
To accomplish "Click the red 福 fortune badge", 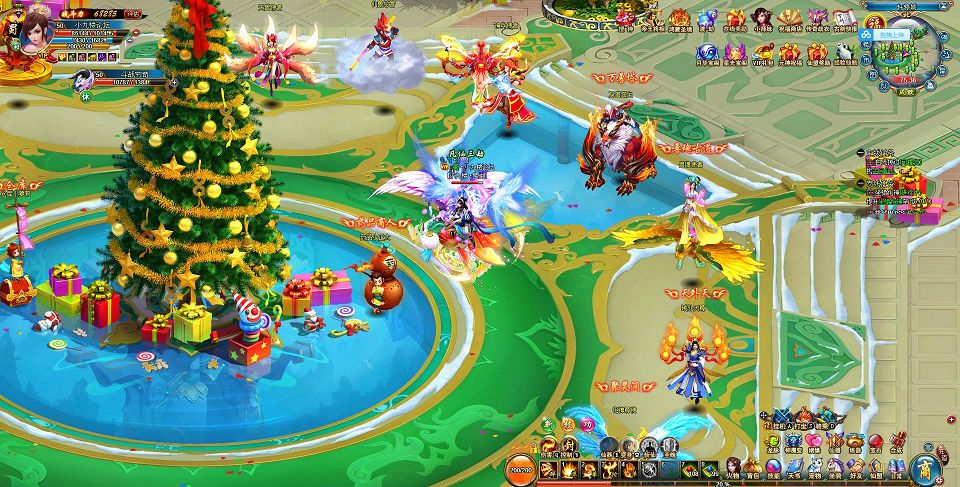I will pos(875,22).
